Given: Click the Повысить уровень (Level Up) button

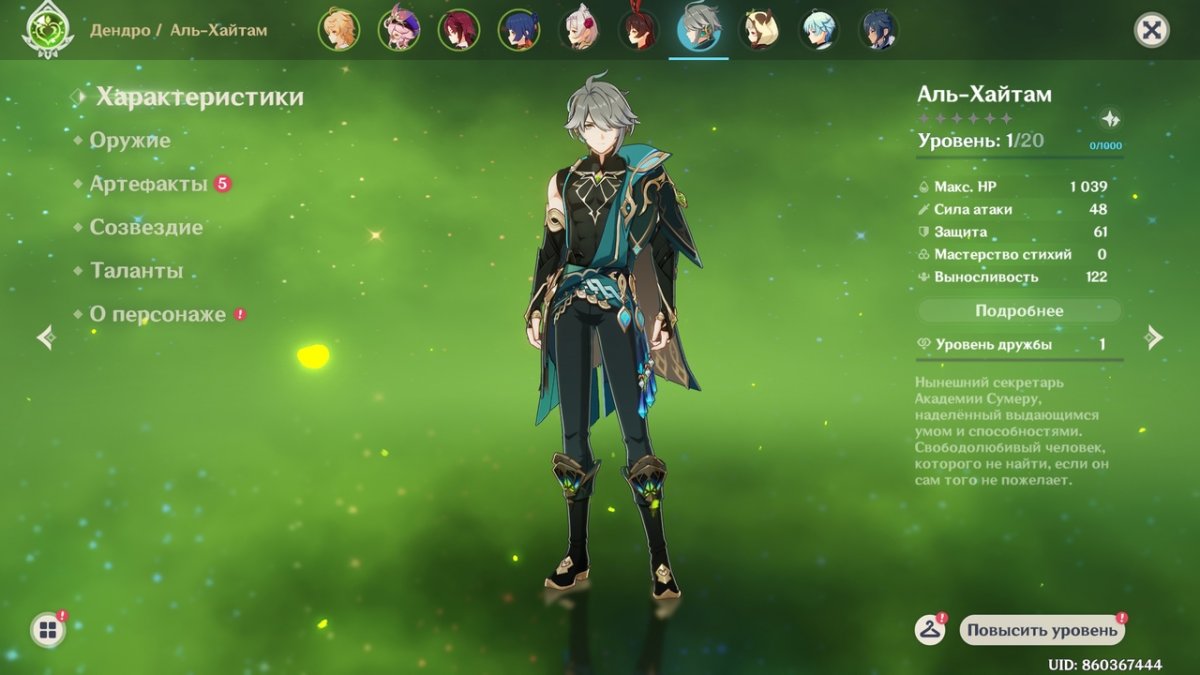Looking at the screenshot, I should 1042,630.
